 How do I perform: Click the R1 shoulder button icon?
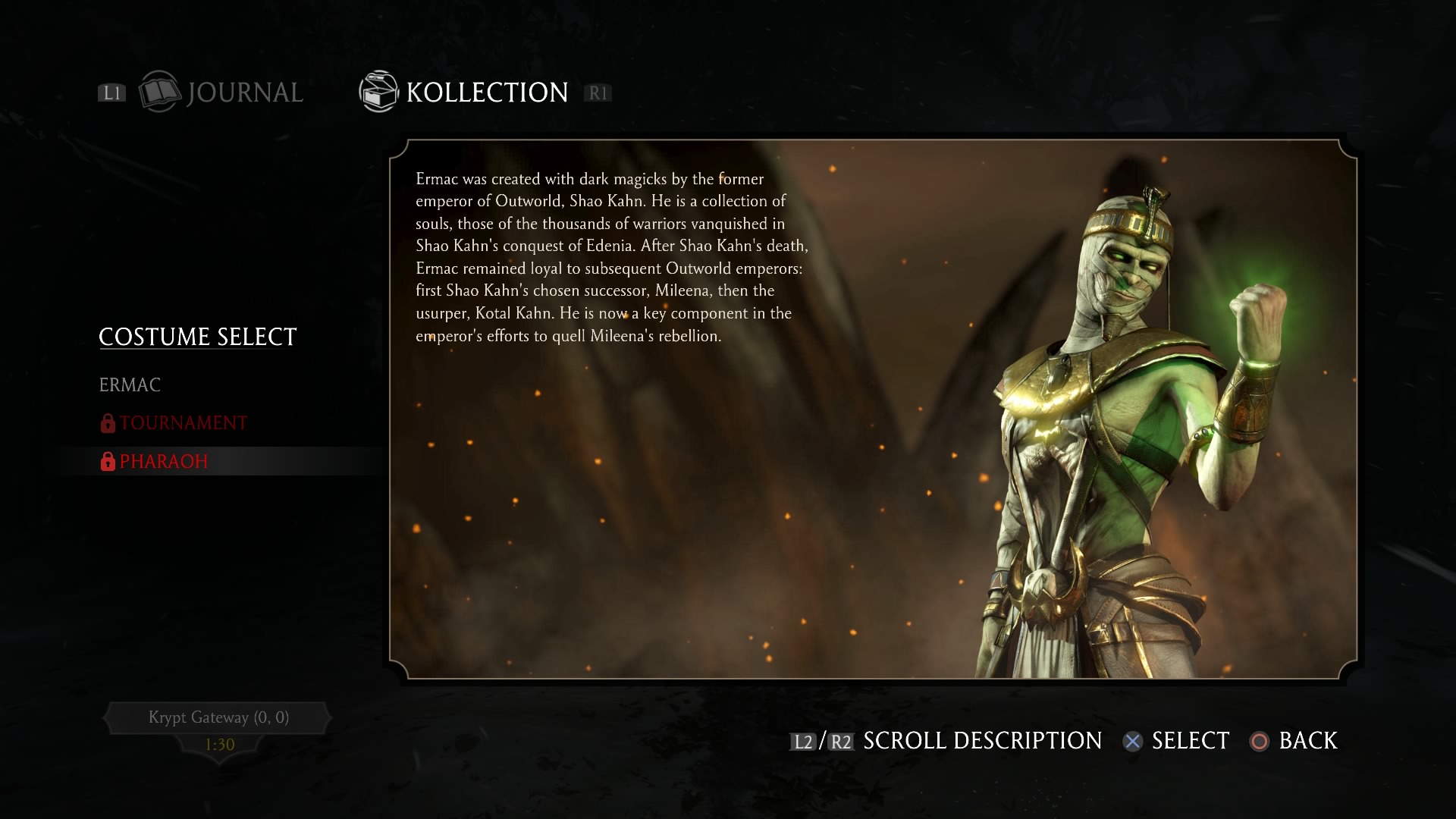[598, 93]
